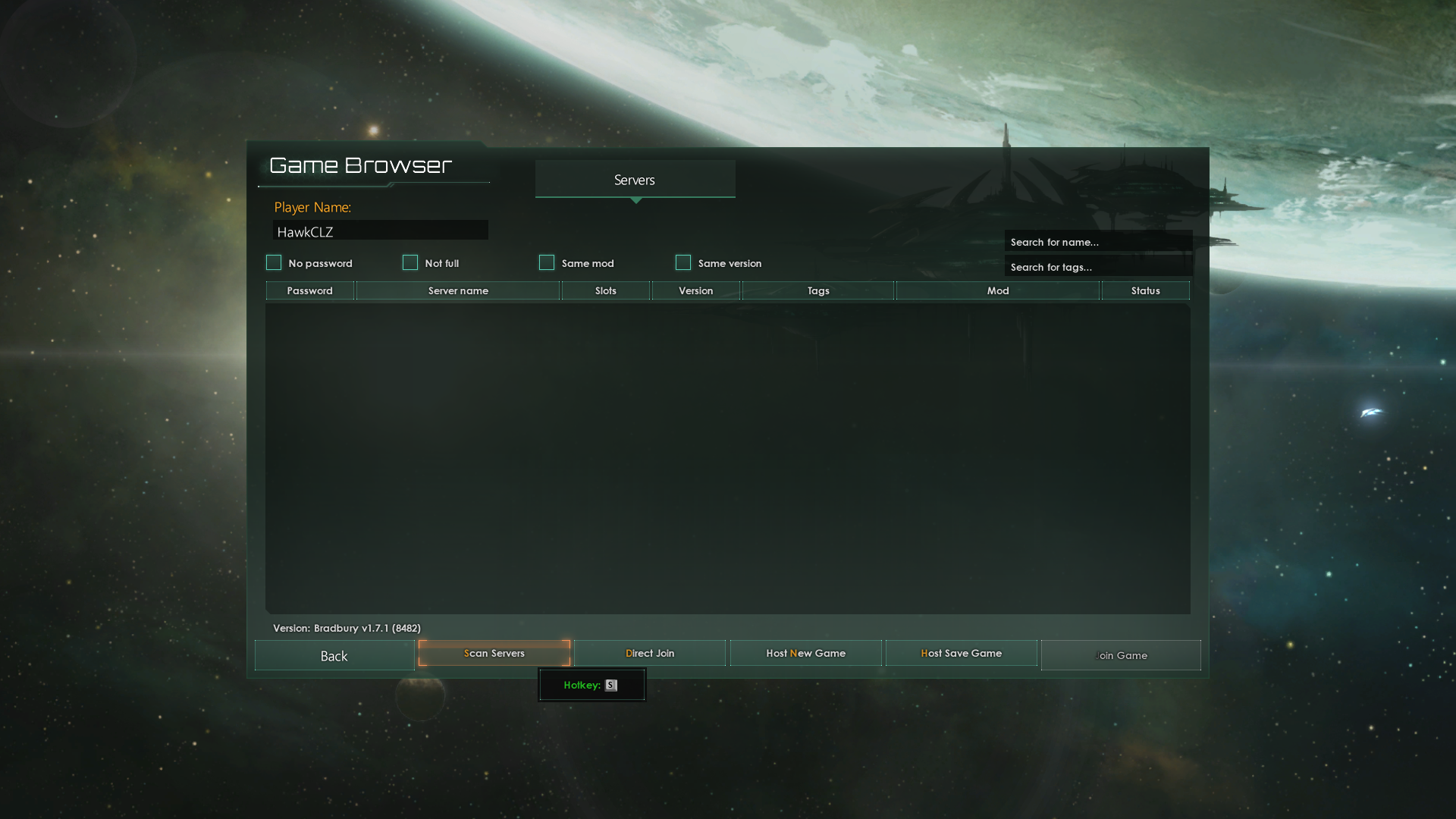This screenshot has height=819, width=1456.
Task: Enable the No password filter
Action: (x=274, y=262)
